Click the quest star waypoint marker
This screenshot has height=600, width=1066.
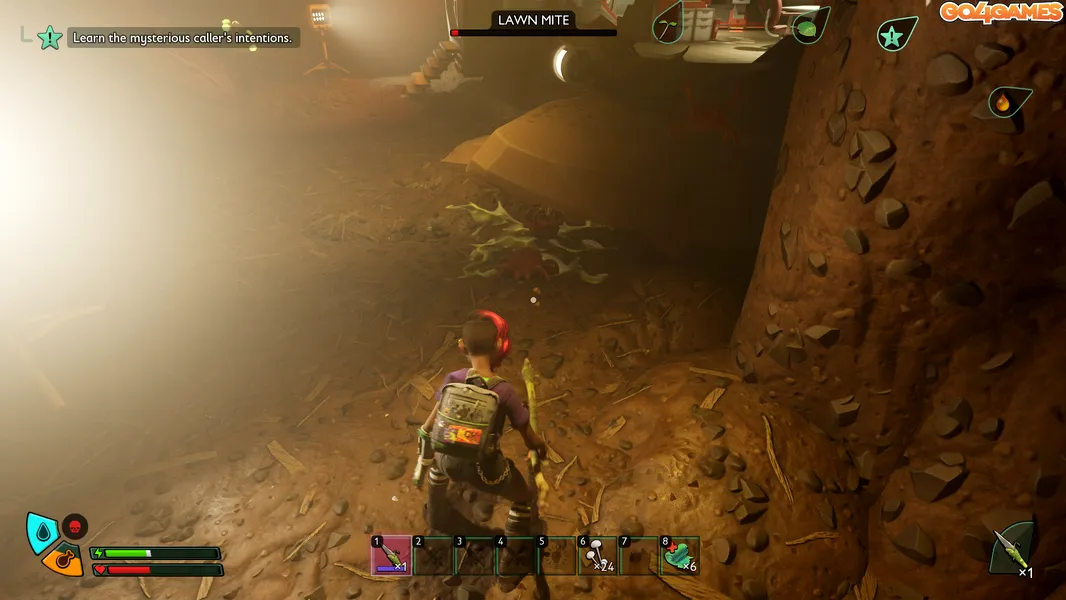coord(893,36)
